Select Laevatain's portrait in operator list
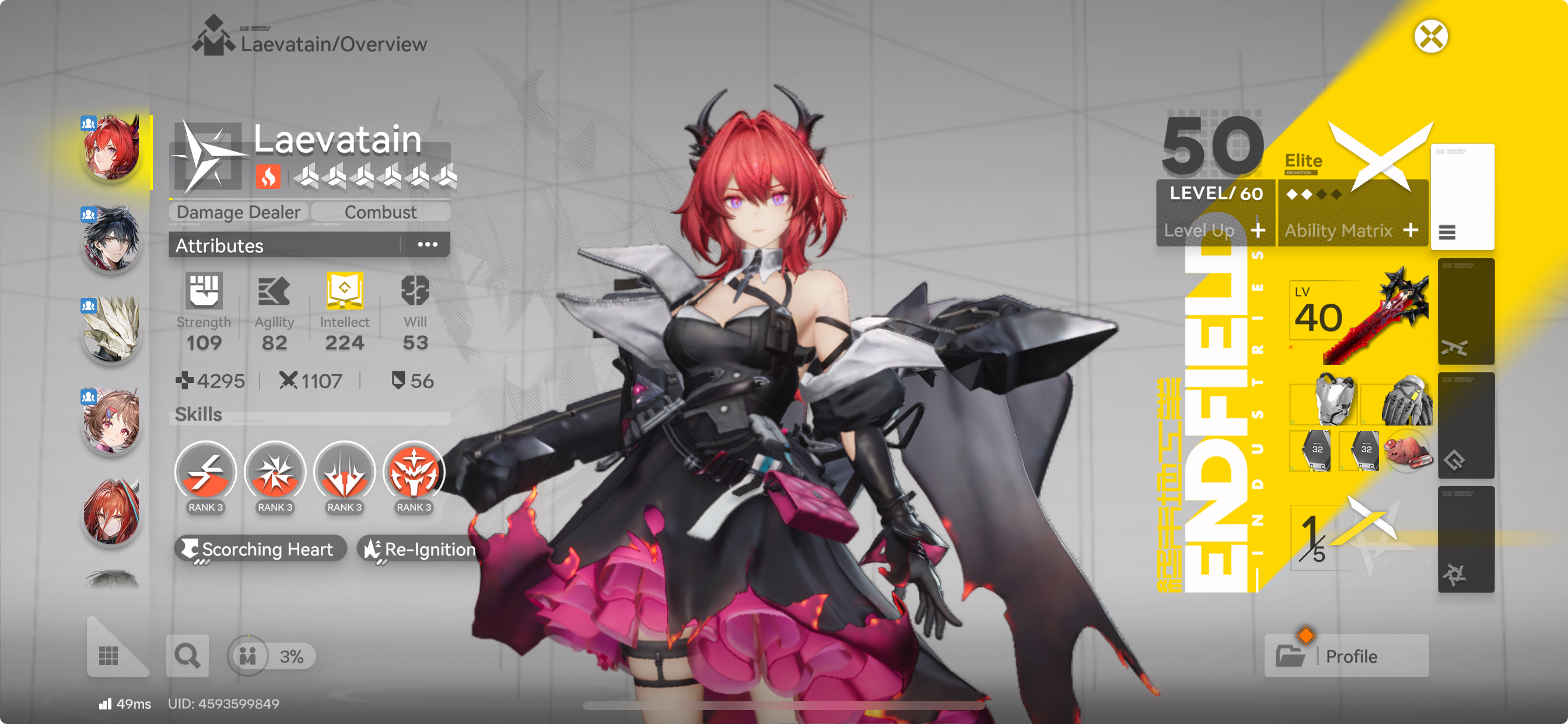This screenshot has height=724, width=1568. coord(112,148)
